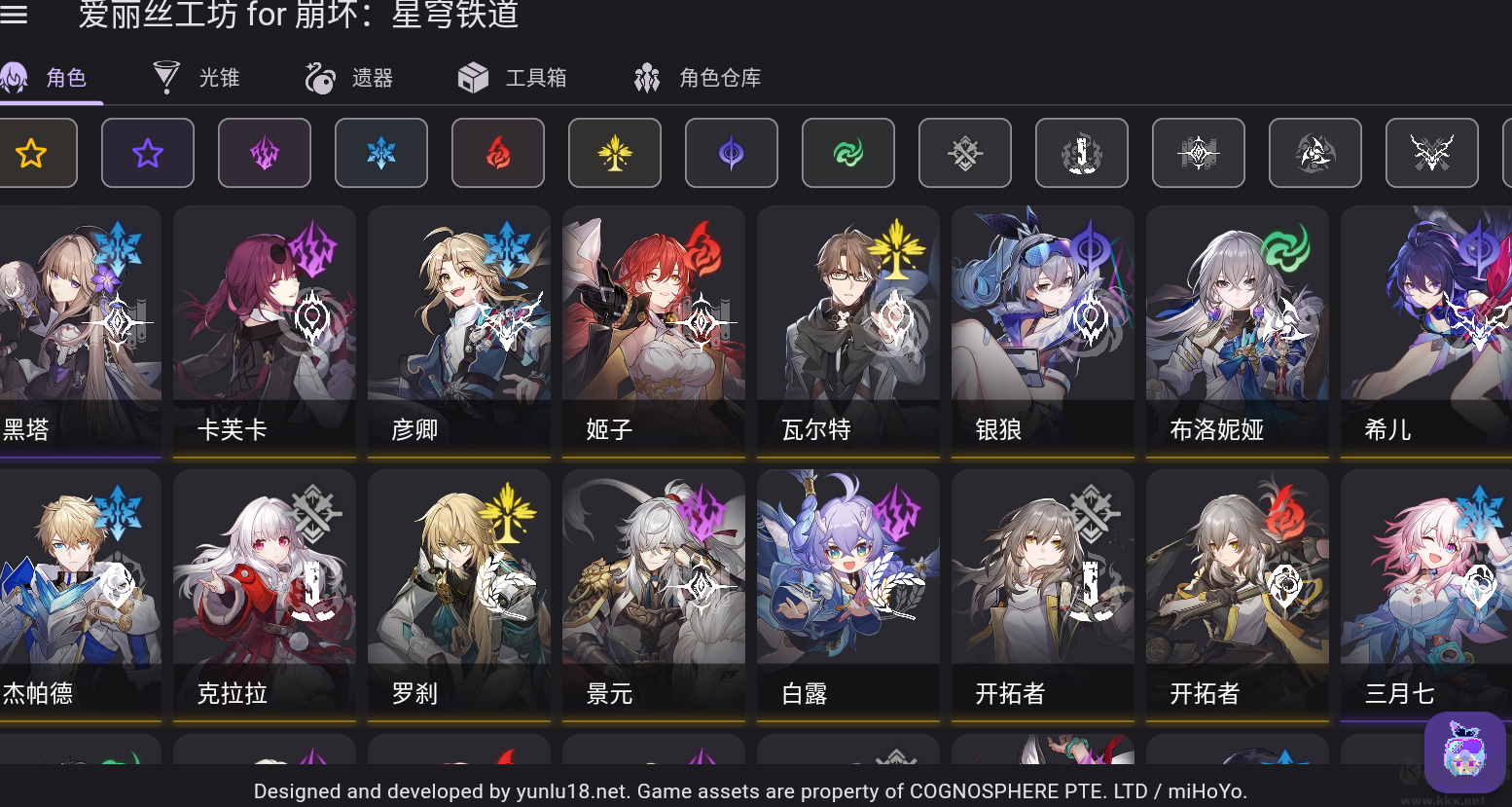Select the Quantum element filter
The height and width of the screenshot is (807, 1512).
(x=732, y=153)
